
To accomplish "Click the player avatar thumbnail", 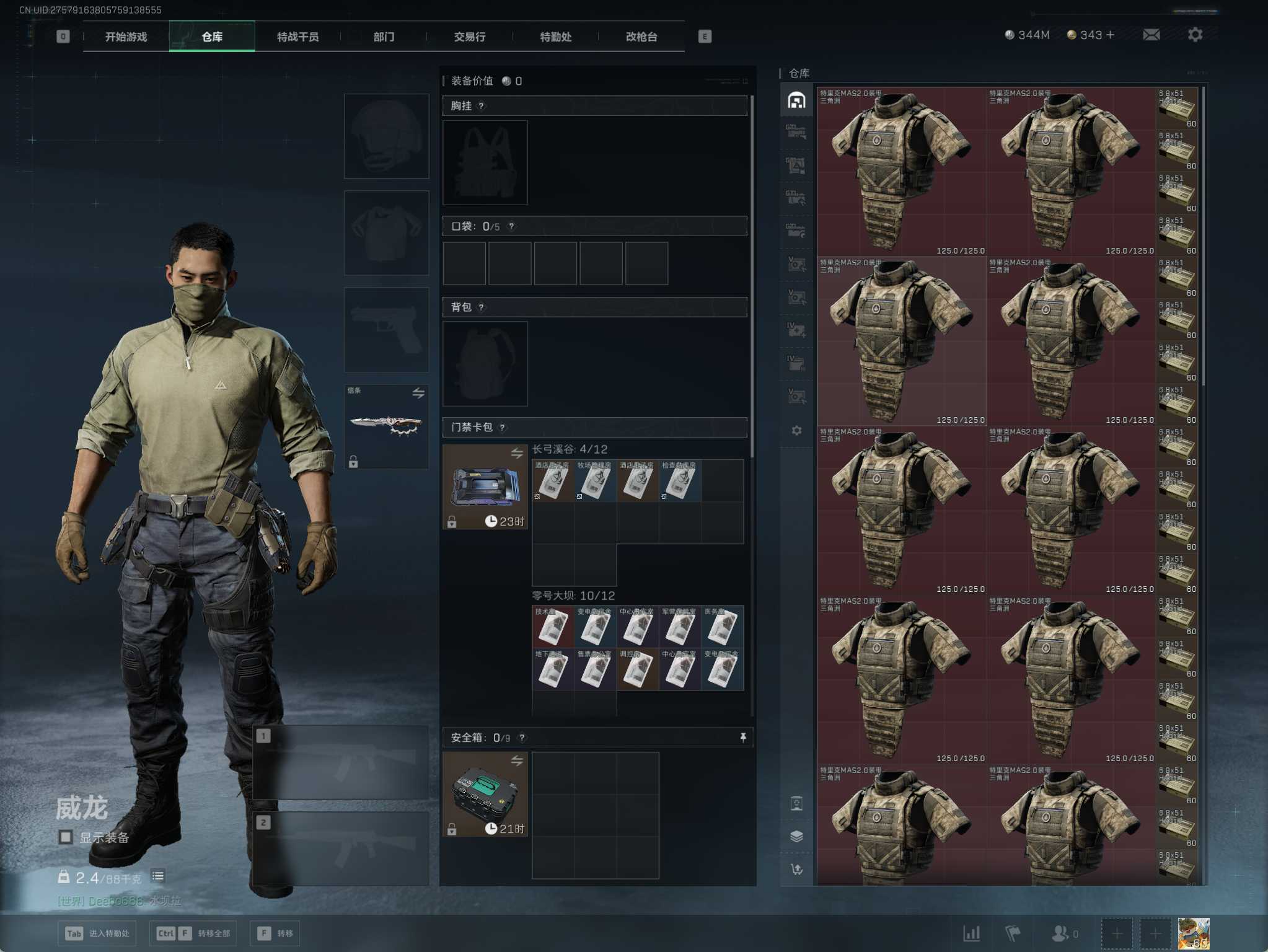I will point(1193,933).
